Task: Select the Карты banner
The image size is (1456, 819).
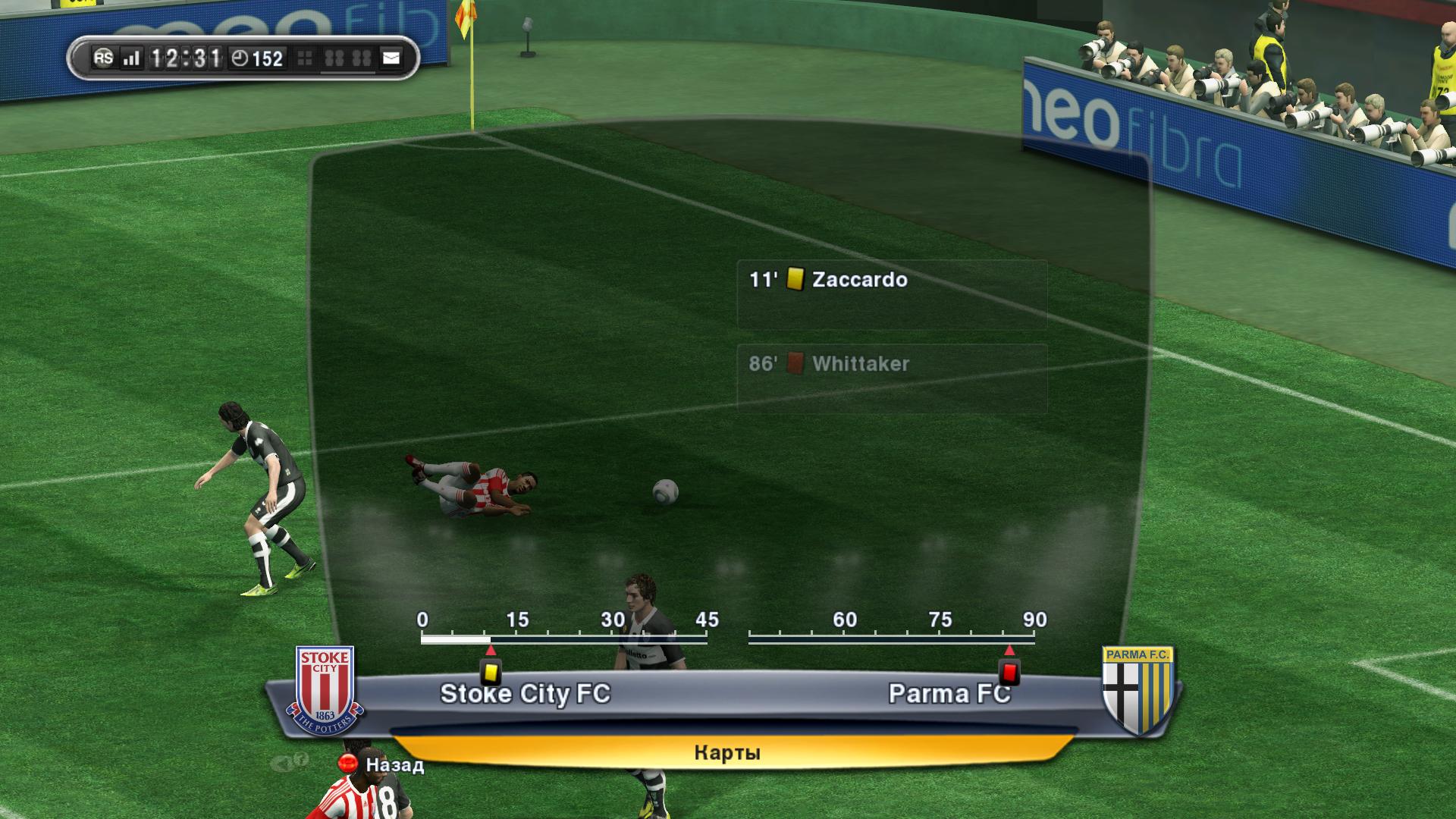Action: click(728, 752)
